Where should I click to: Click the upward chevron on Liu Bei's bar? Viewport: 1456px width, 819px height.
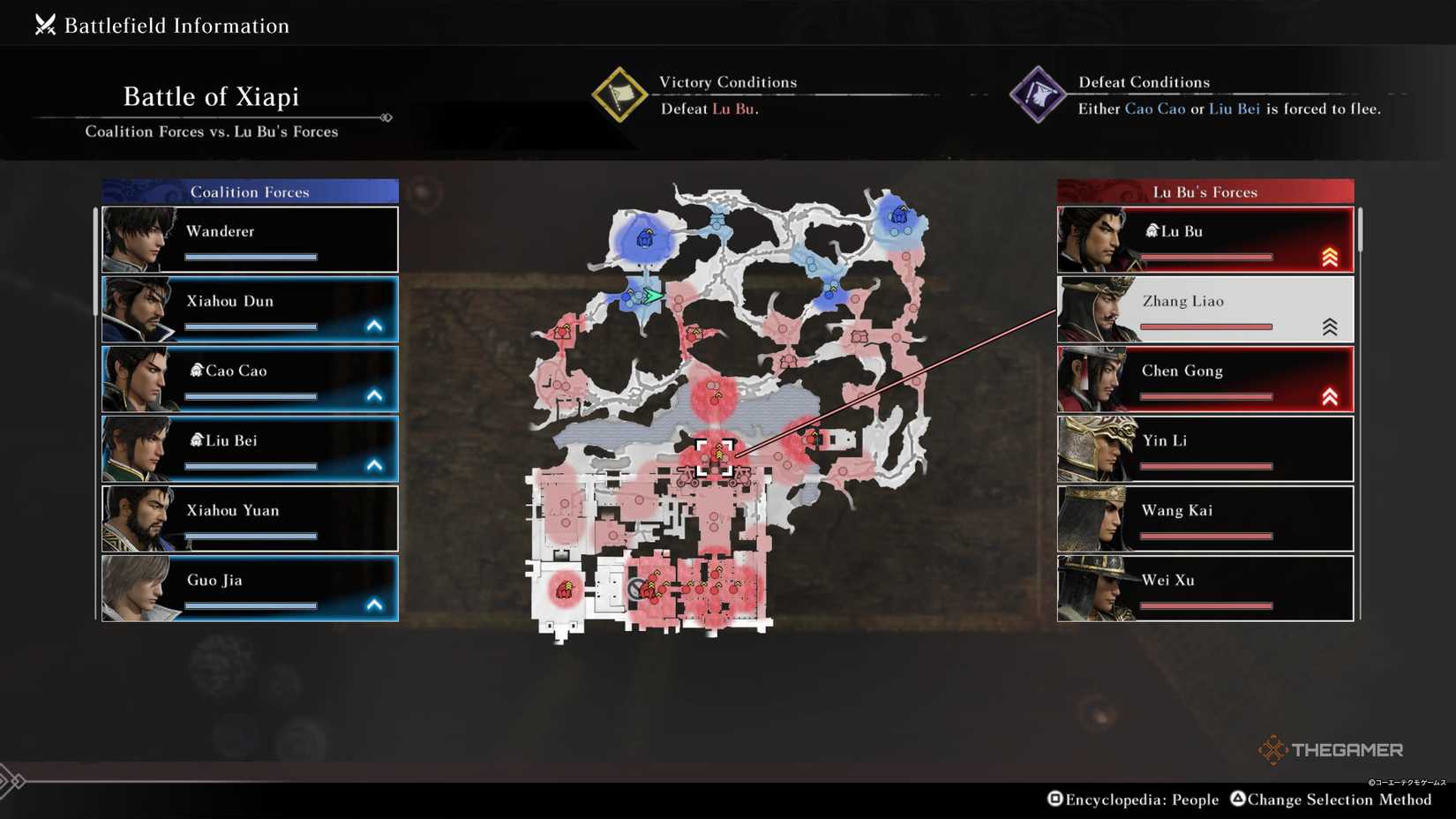(x=376, y=465)
